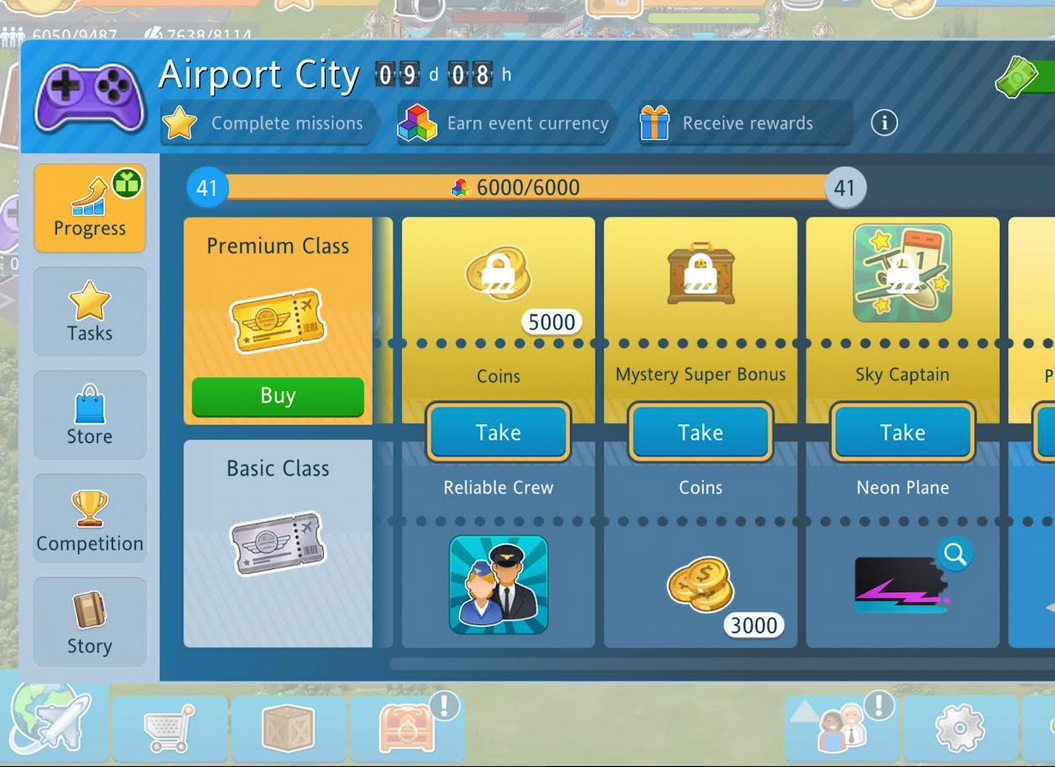Open the Progress tab
This screenshot has height=767, width=1055.
[x=90, y=208]
